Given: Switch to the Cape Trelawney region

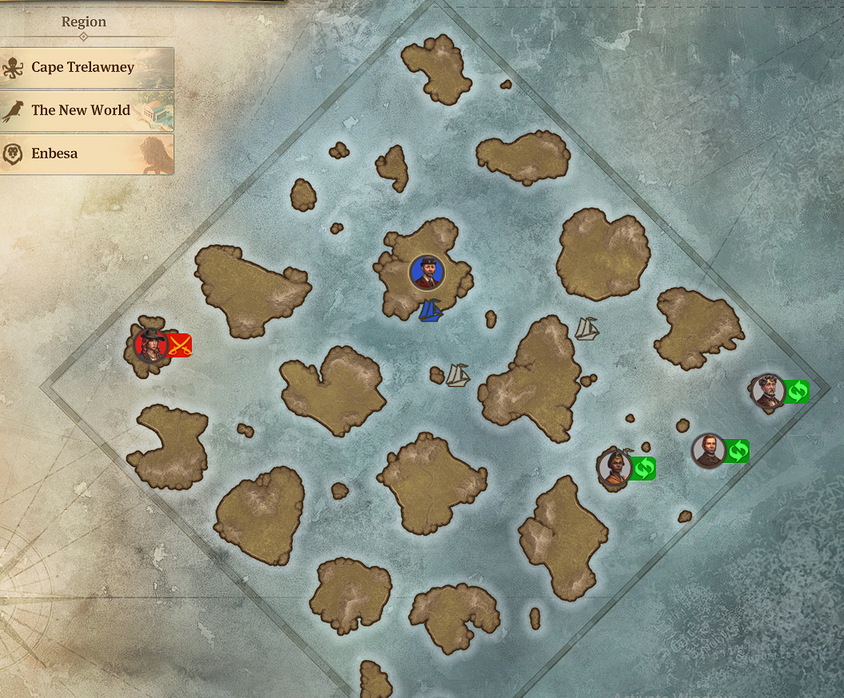Looking at the screenshot, I should (x=88, y=68).
